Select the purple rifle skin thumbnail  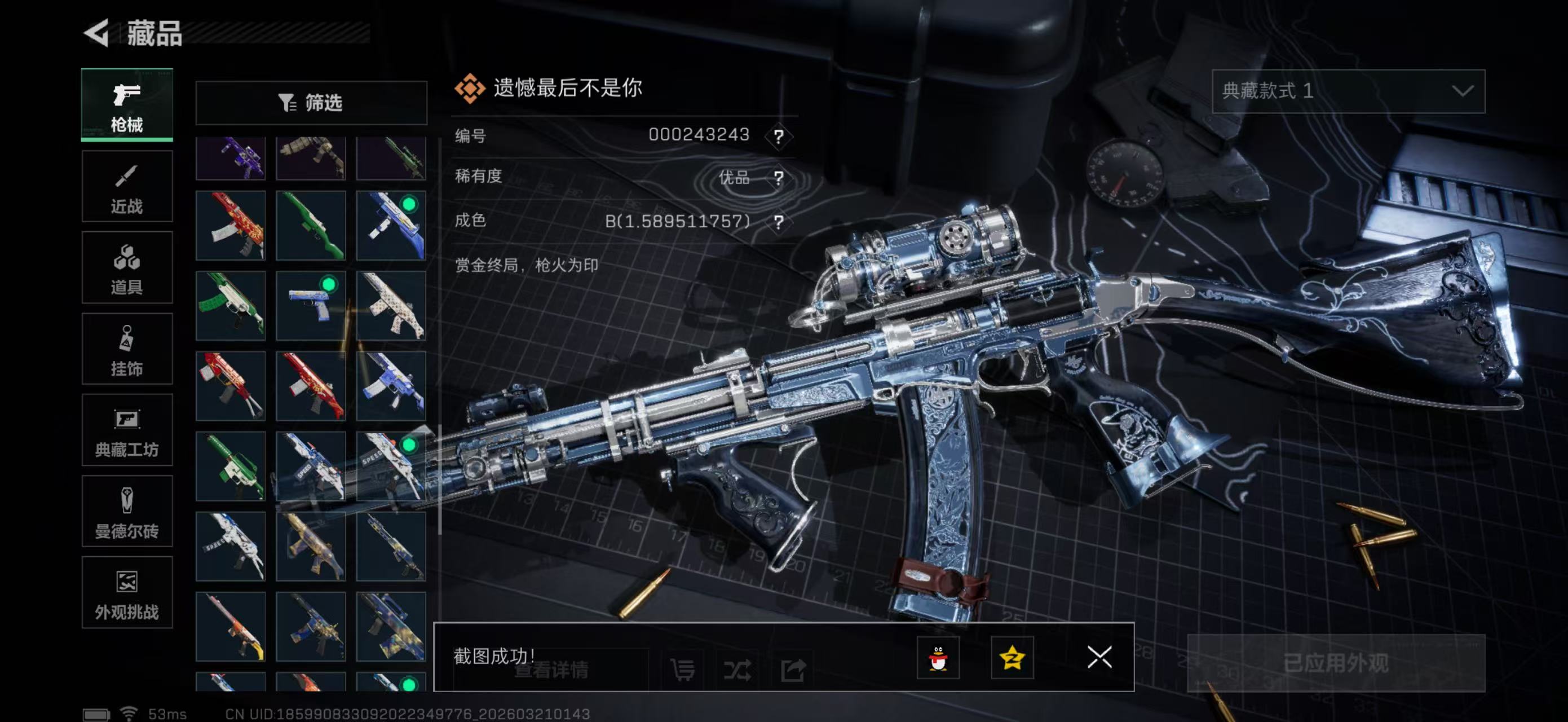[231, 159]
